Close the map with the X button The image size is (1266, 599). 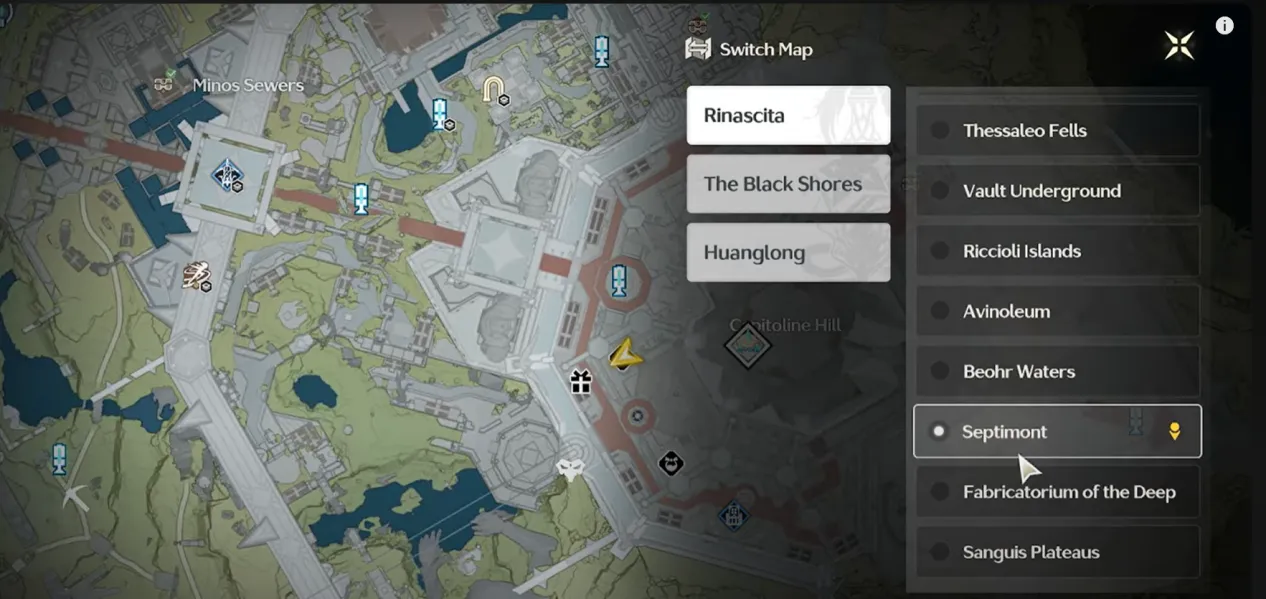(x=1179, y=45)
